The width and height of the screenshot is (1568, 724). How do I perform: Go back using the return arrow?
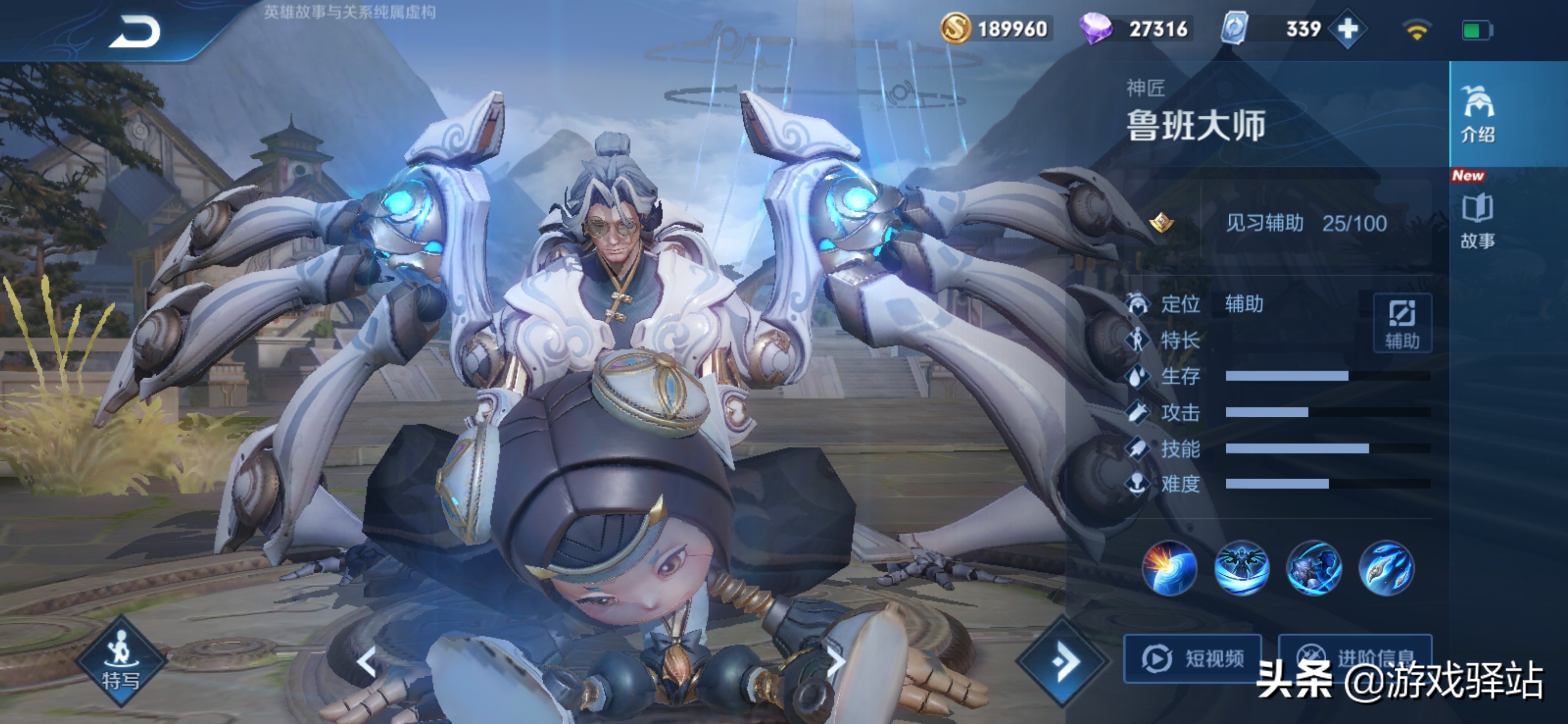click(x=135, y=32)
